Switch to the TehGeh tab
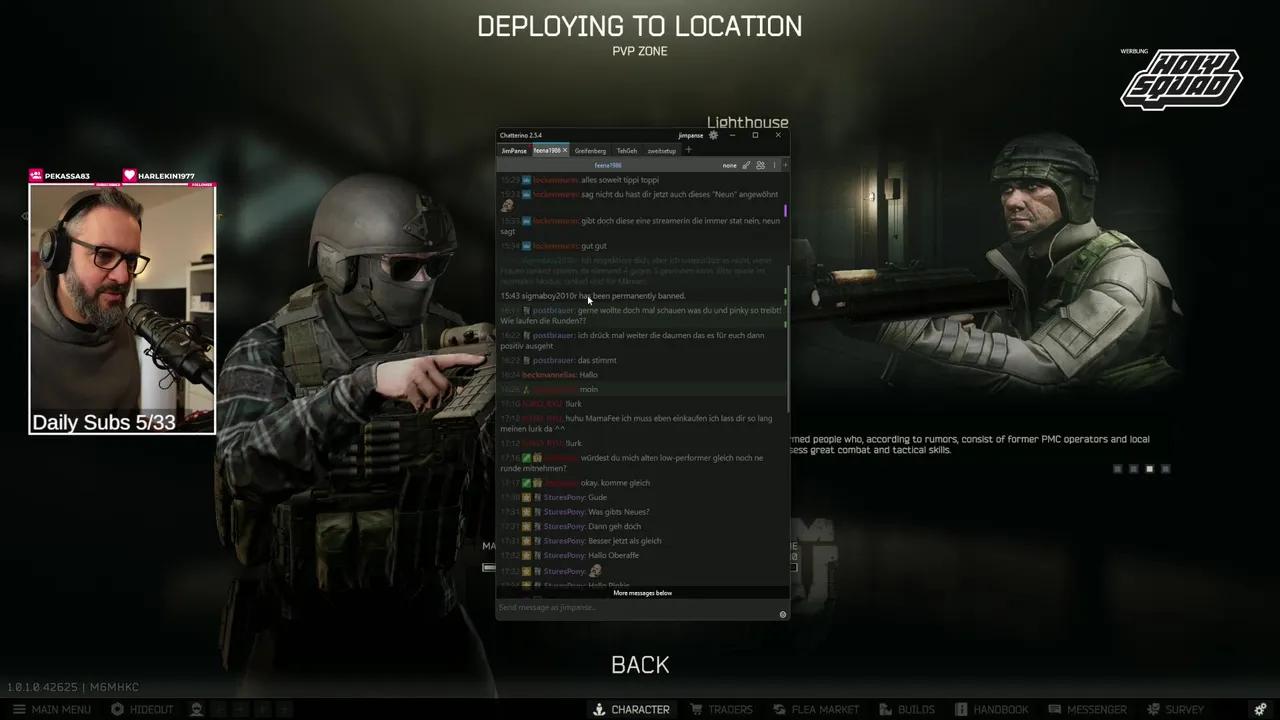Viewport: 1280px width, 720px height. click(626, 150)
